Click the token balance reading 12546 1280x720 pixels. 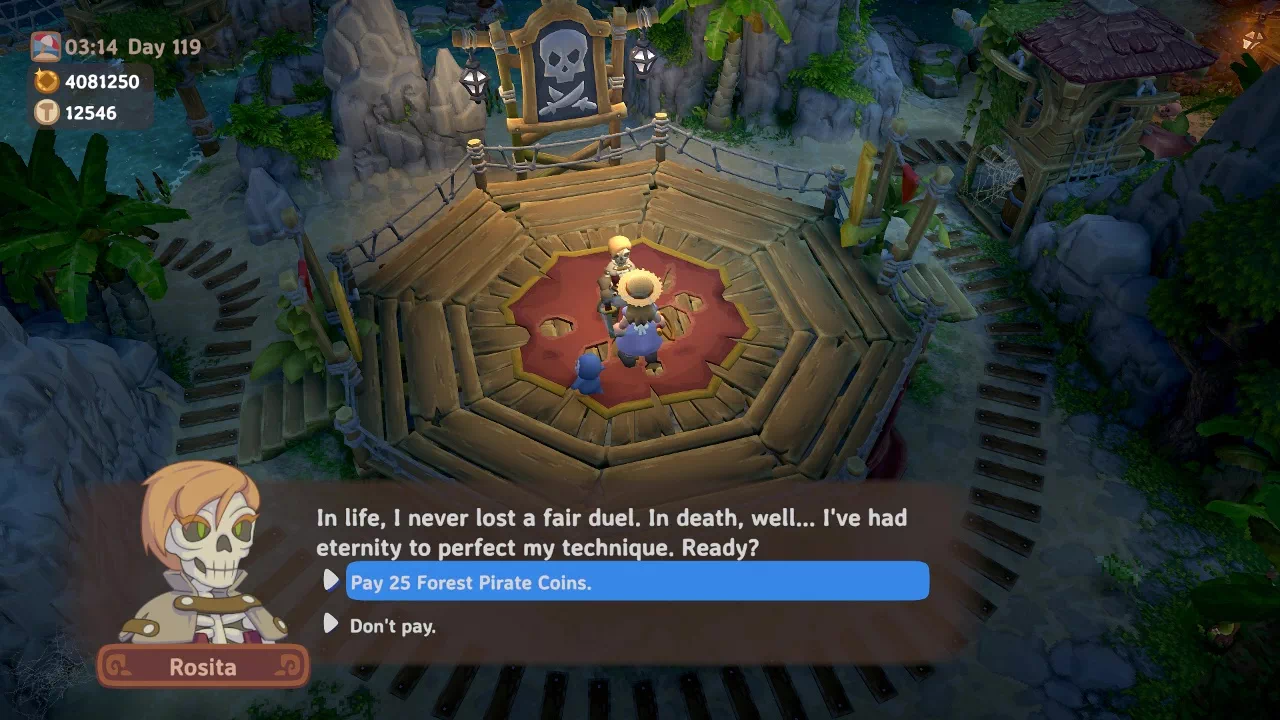click(x=90, y=112)
